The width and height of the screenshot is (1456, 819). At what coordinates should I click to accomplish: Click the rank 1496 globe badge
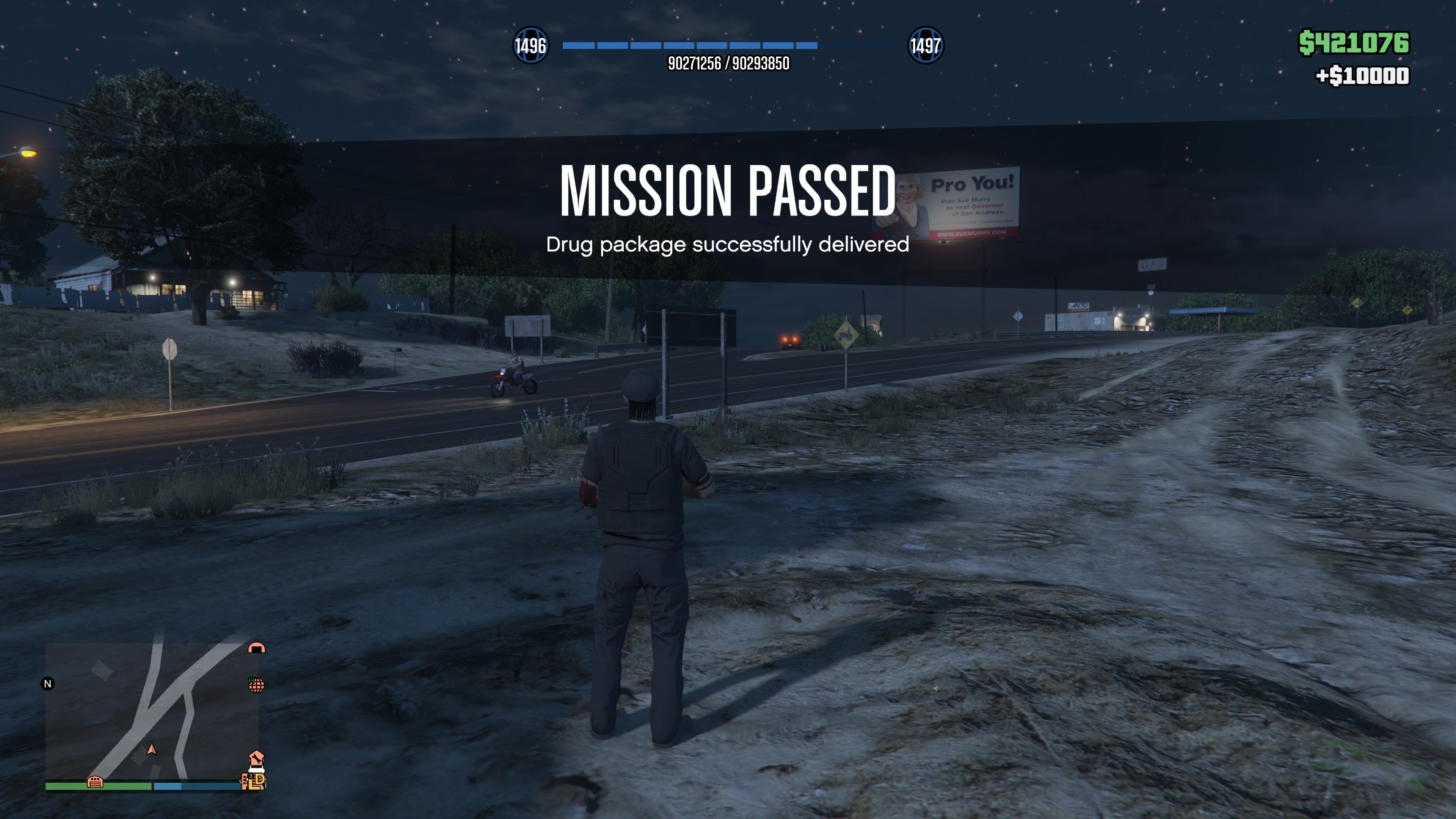[x=530, y=45]
